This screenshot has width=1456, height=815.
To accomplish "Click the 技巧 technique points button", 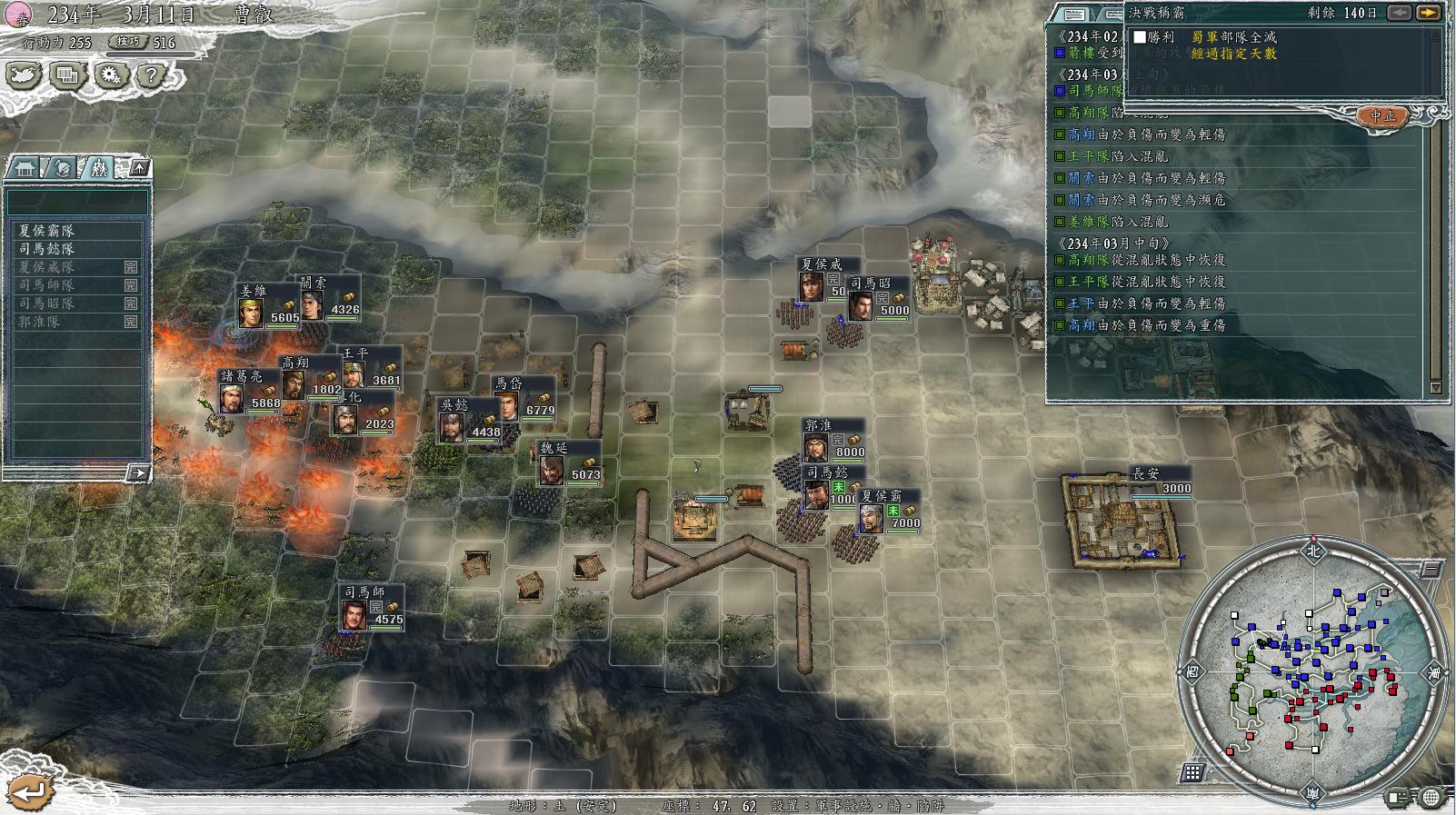I will pos(128,42).
